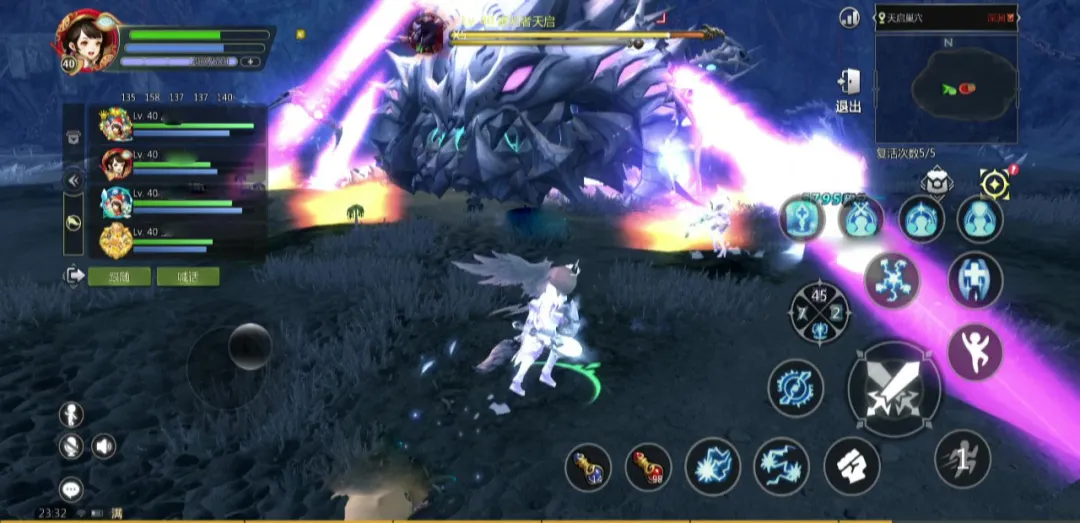Click the green 喊话 shout button
Image resolution: width=1080 pixels, height=523 pixels.
tap(187, 276)
